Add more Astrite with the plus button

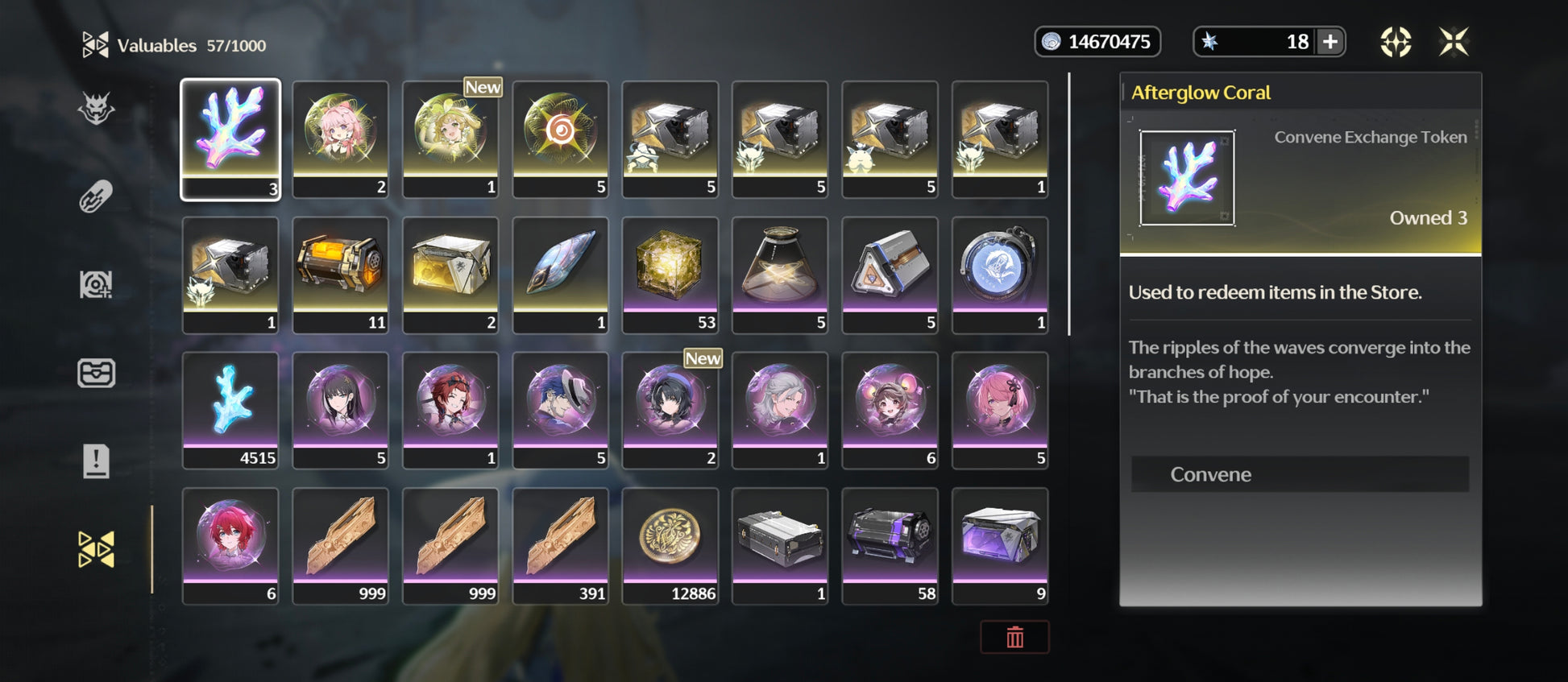click(x=1330, y=42)
